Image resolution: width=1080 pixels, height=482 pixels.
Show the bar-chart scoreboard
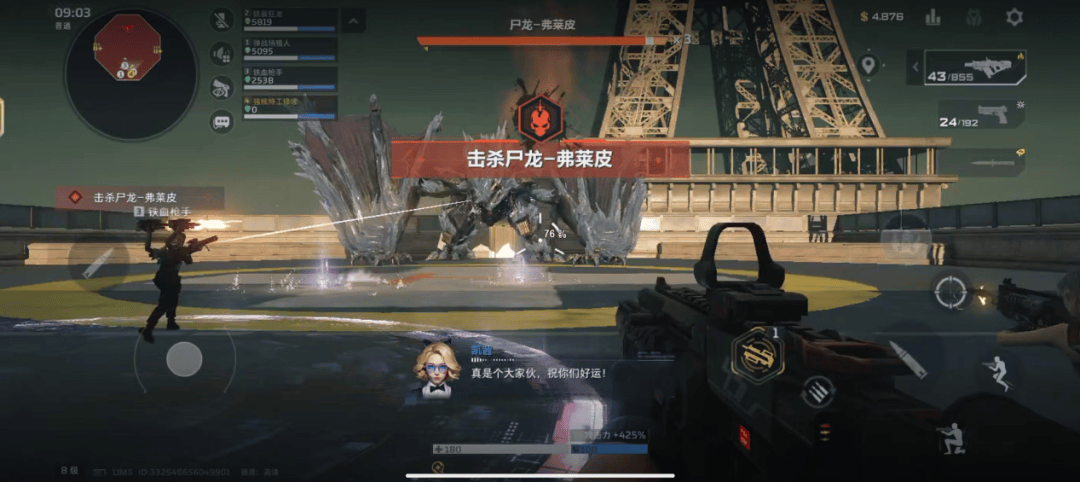coord(933,17)
